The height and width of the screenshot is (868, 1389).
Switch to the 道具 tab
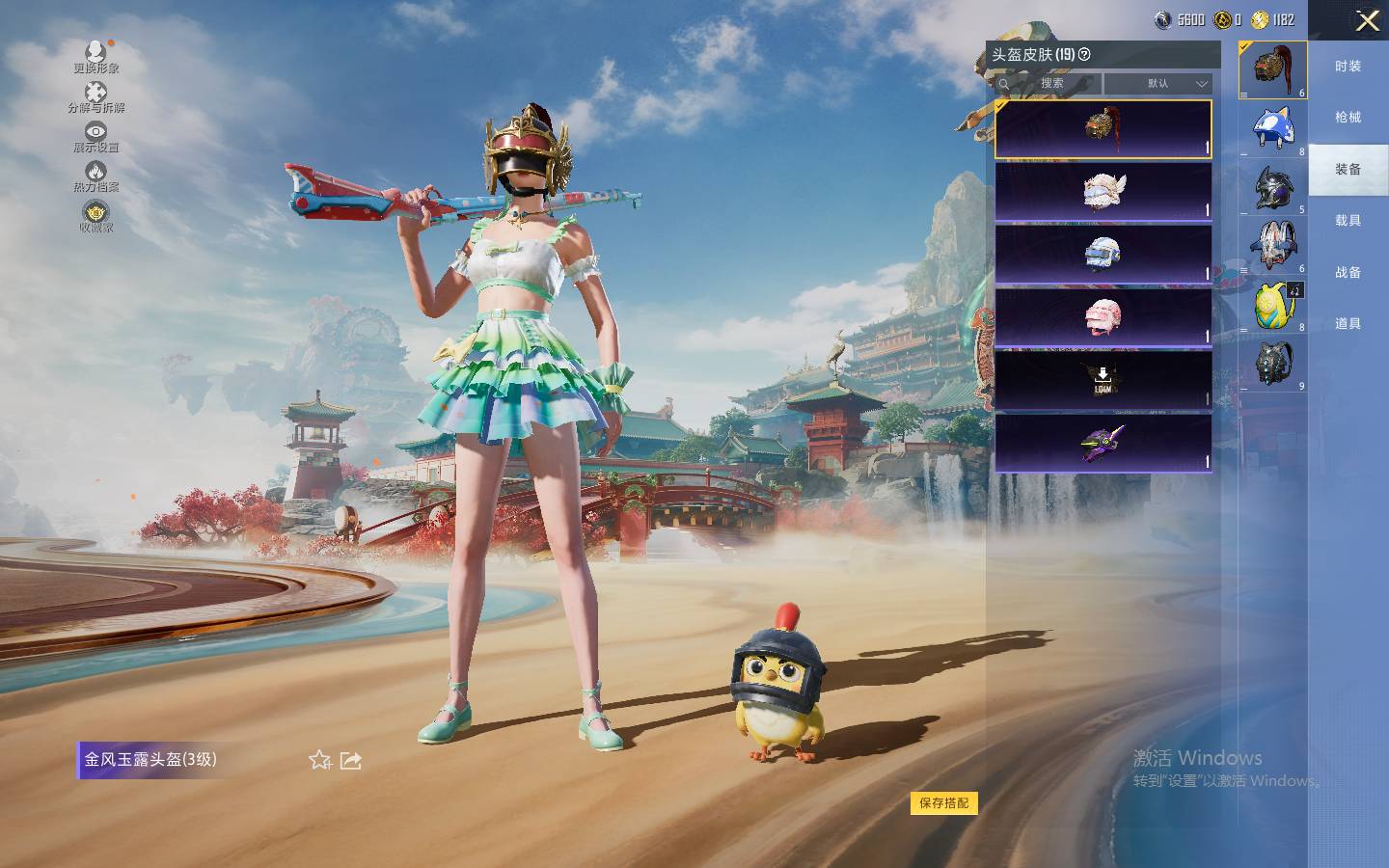1348,324
